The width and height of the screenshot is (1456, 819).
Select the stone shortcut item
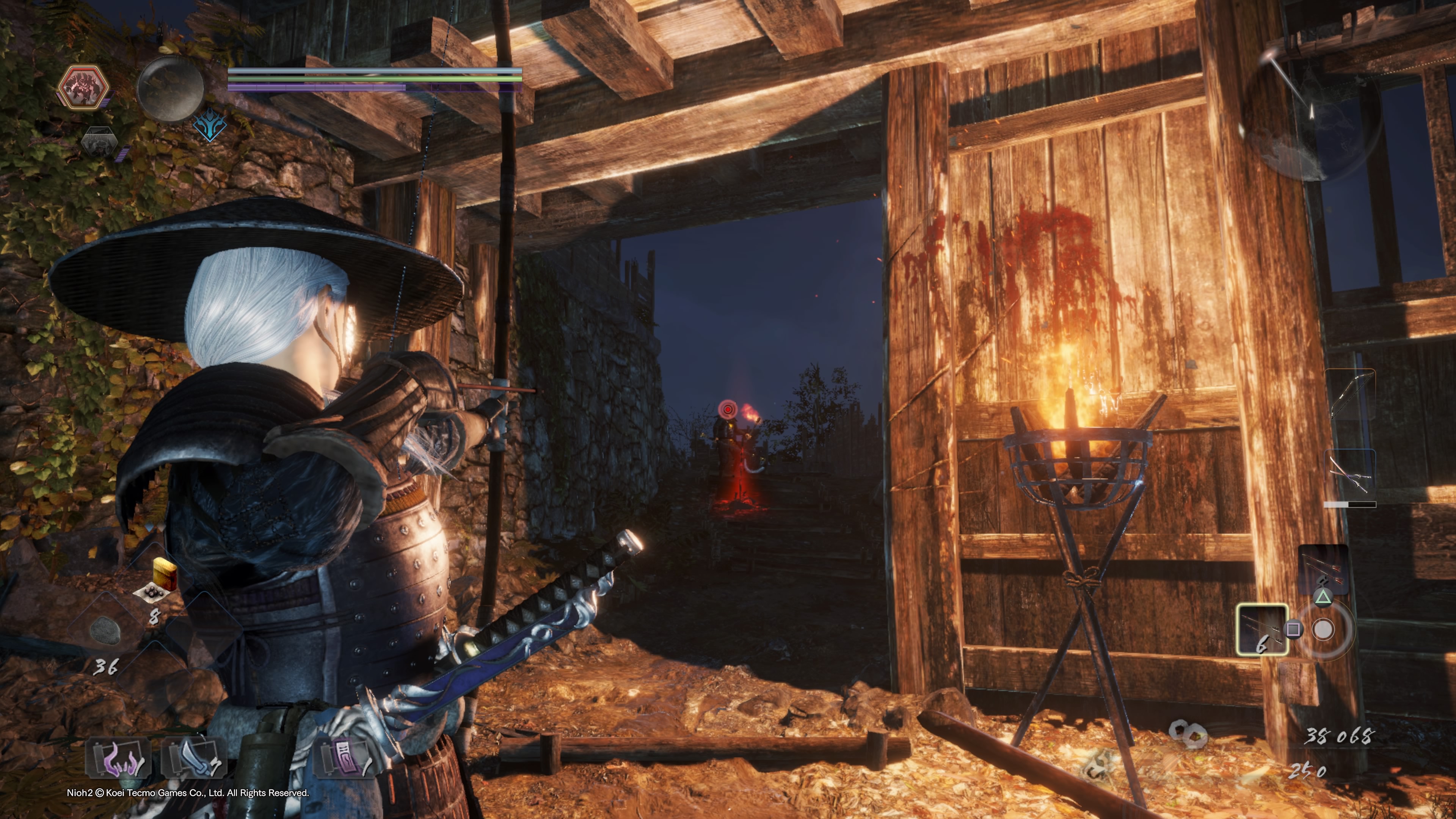(105, 631)
